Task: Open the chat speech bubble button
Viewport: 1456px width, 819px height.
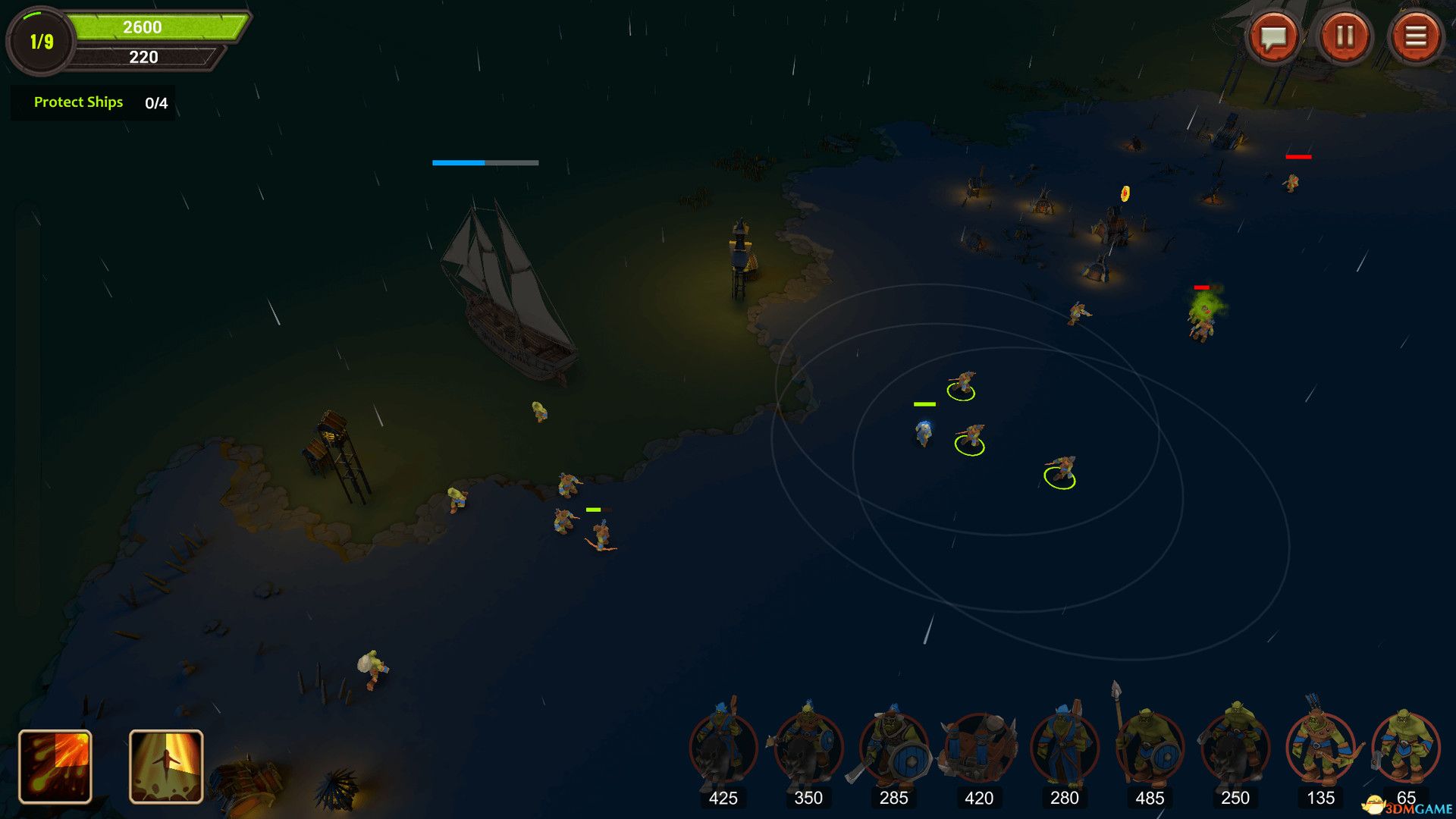Action: tap(1274, 36)
